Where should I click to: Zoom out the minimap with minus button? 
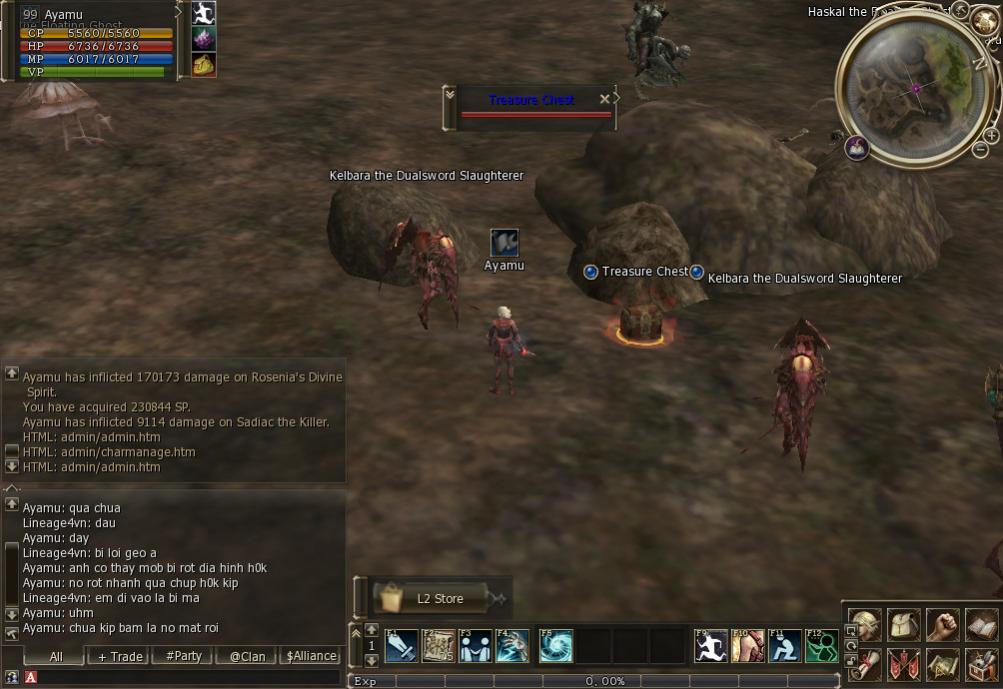tap(980, 150)
